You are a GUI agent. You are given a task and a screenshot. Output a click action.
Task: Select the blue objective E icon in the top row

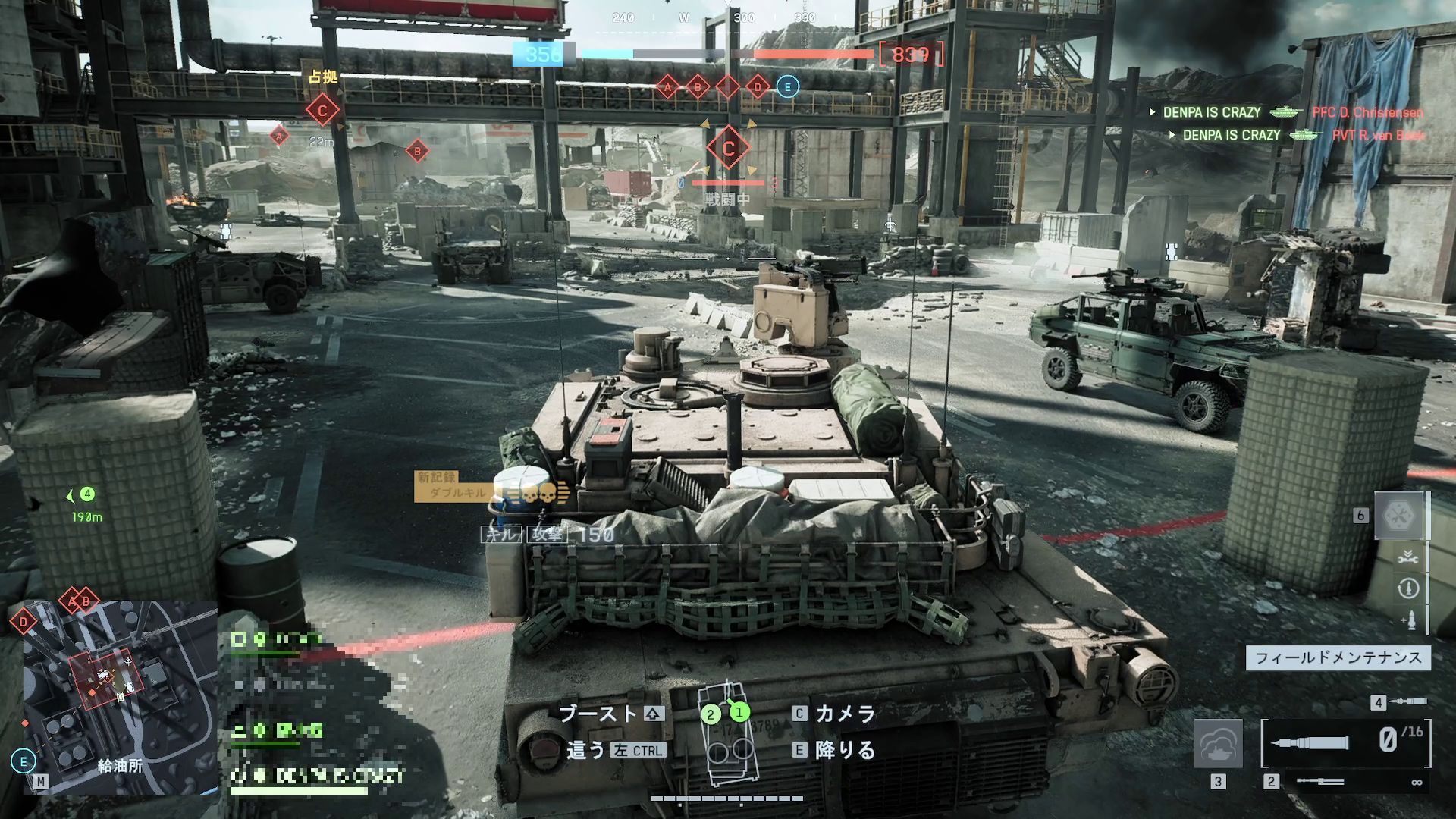pos(787,87)
